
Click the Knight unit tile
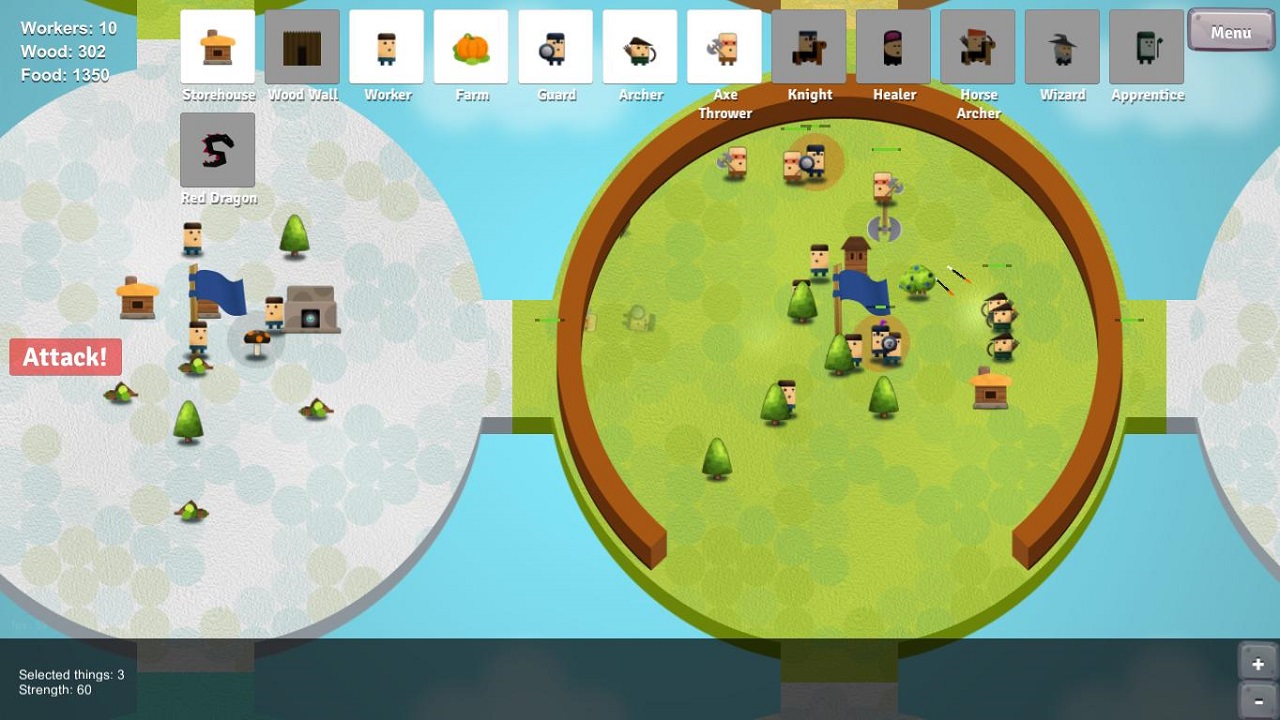point(809,47)
